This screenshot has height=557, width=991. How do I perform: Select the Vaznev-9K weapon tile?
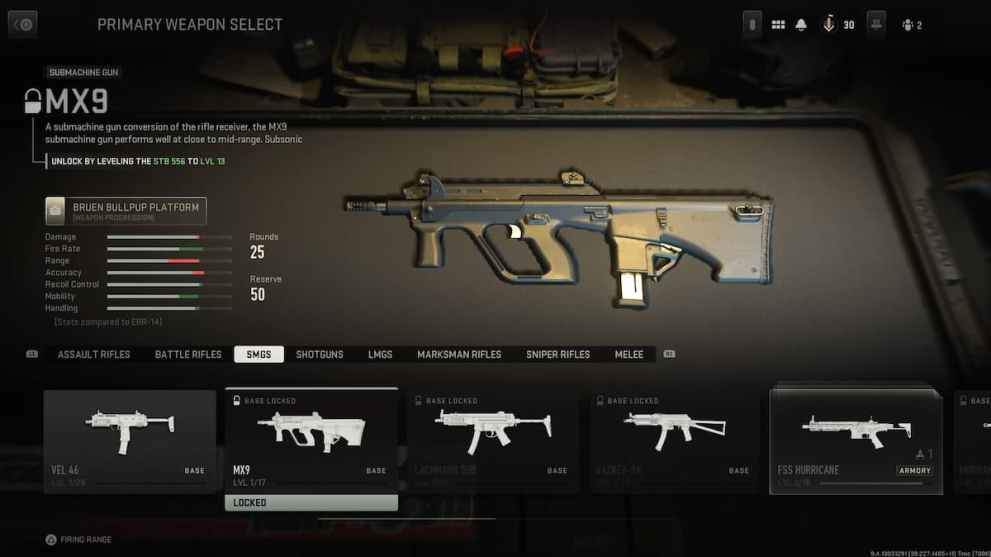675,440
